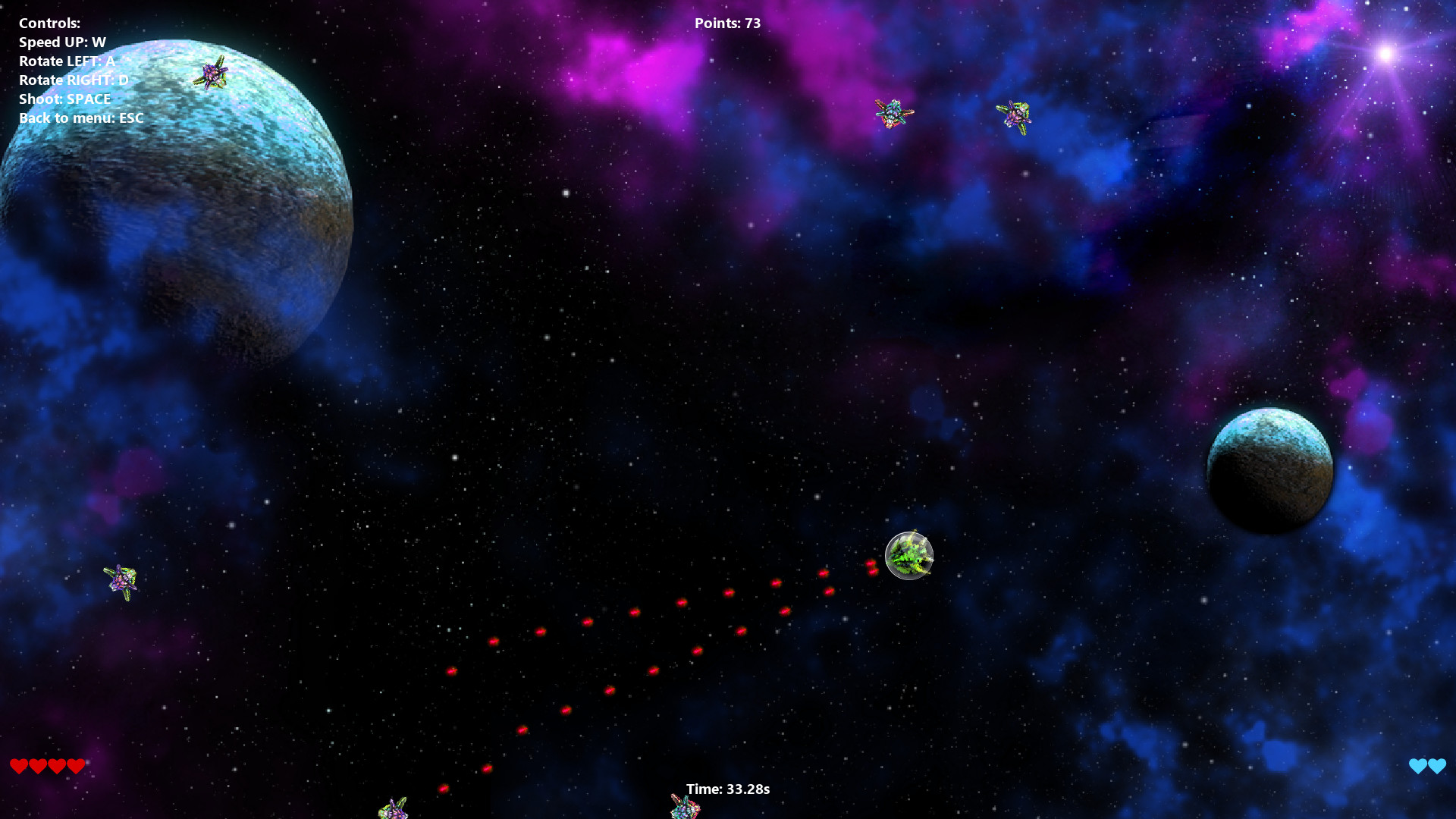This screenshot has height=819, width=1456.
Task: Click the Points: 73 score display
Action: coord(727,23)
